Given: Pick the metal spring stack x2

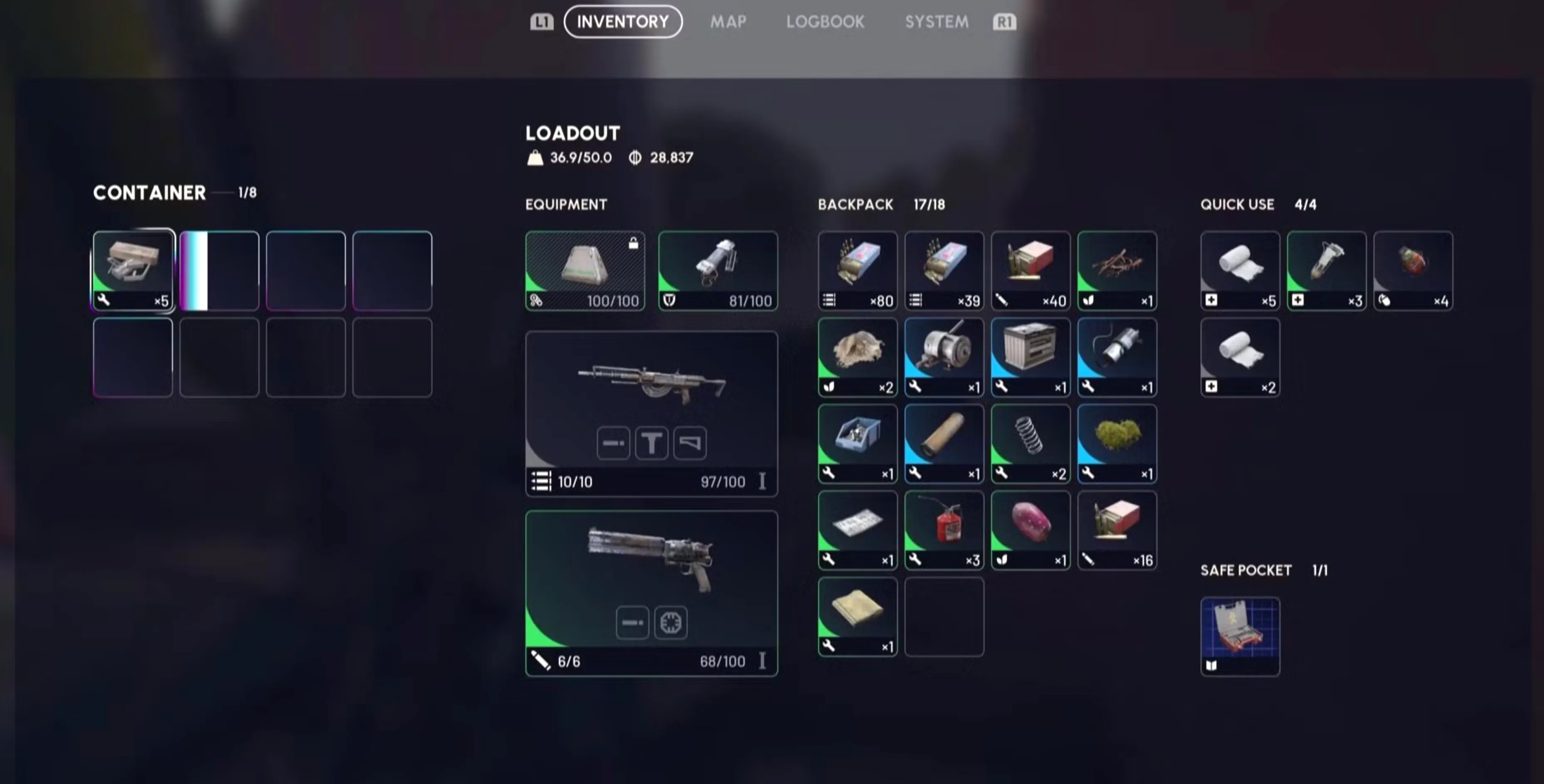Looking at the screenshot, I should pos(1030,443).
